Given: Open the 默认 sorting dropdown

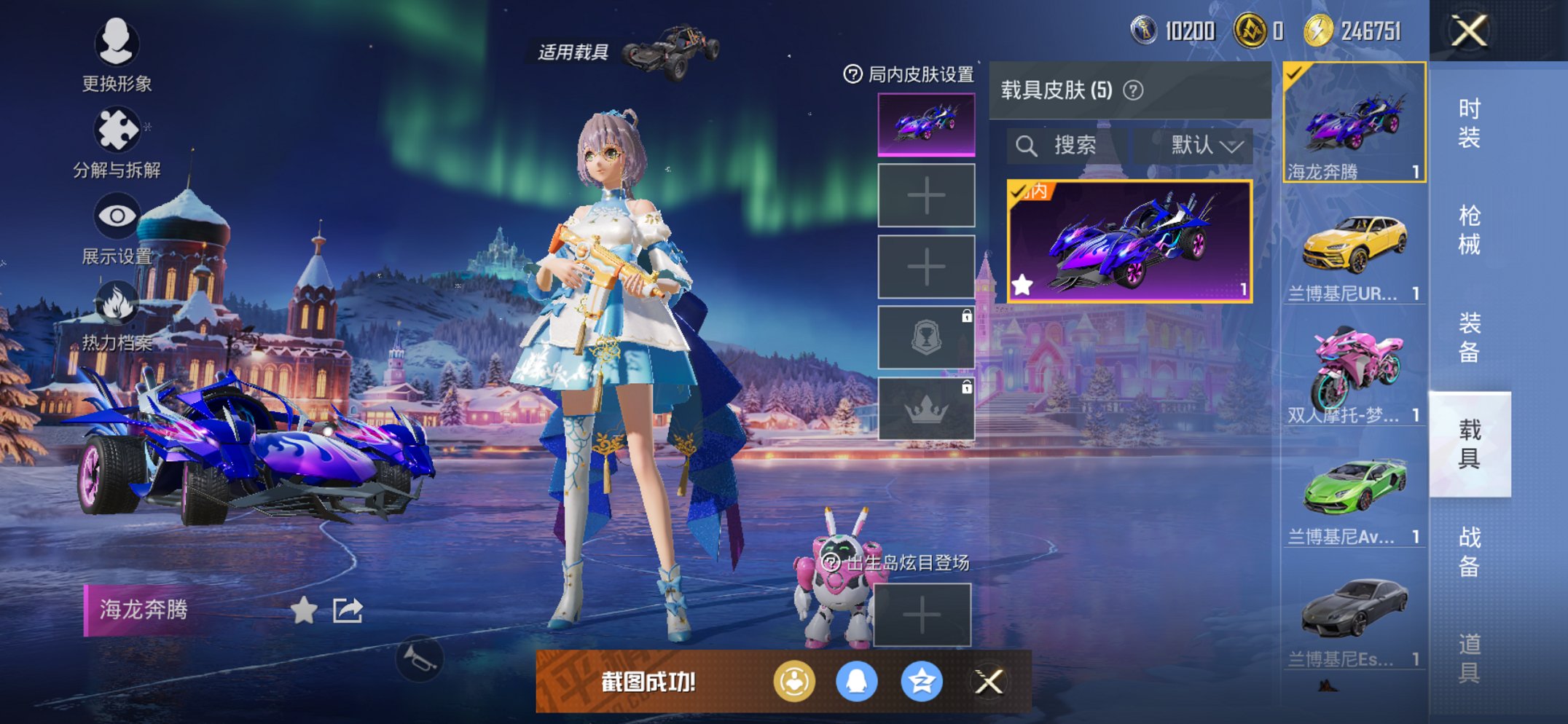Looking at the screenshot, I should [1199, 144].
